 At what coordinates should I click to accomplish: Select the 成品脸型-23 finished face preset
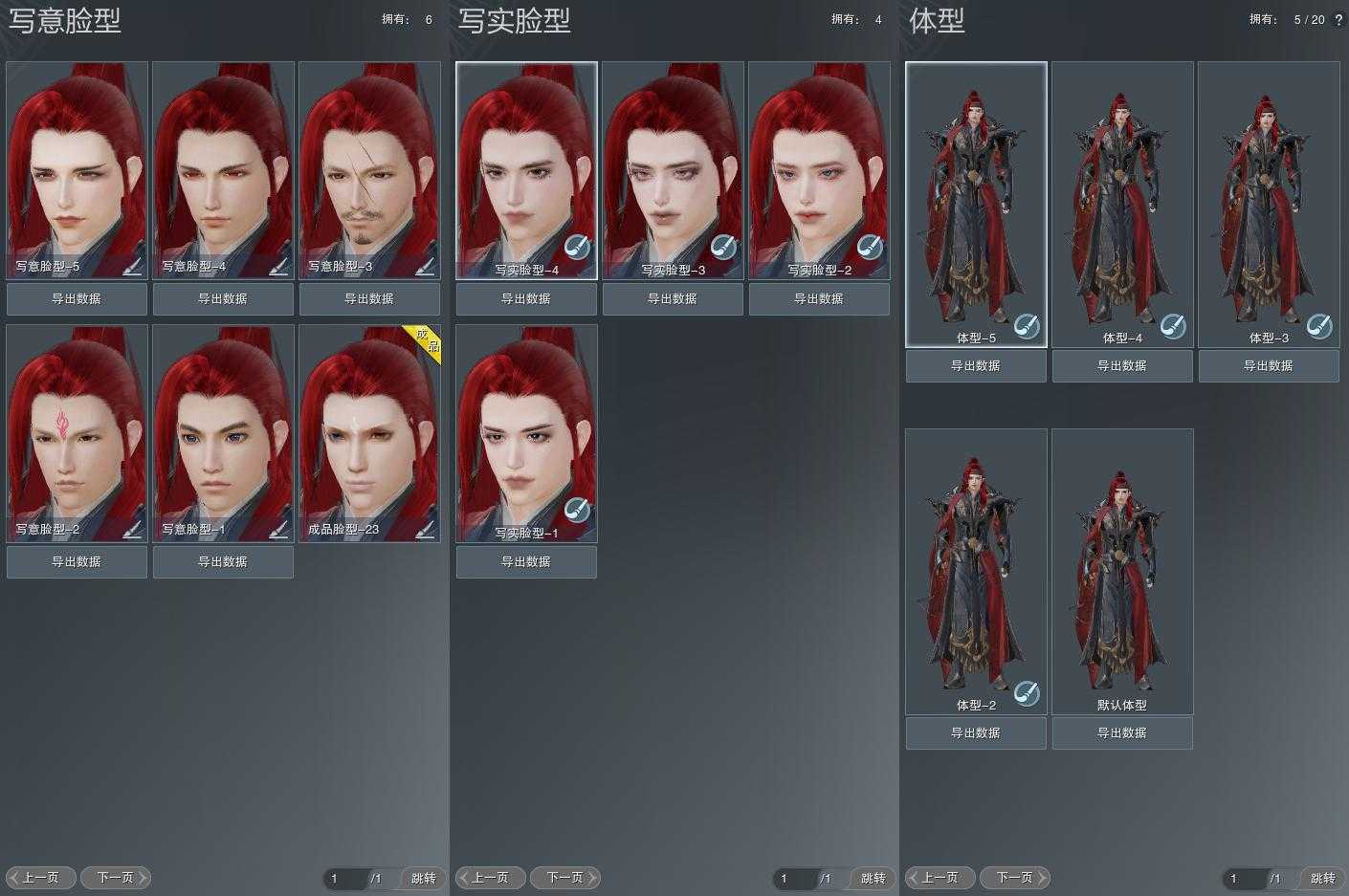coord(369,426)
